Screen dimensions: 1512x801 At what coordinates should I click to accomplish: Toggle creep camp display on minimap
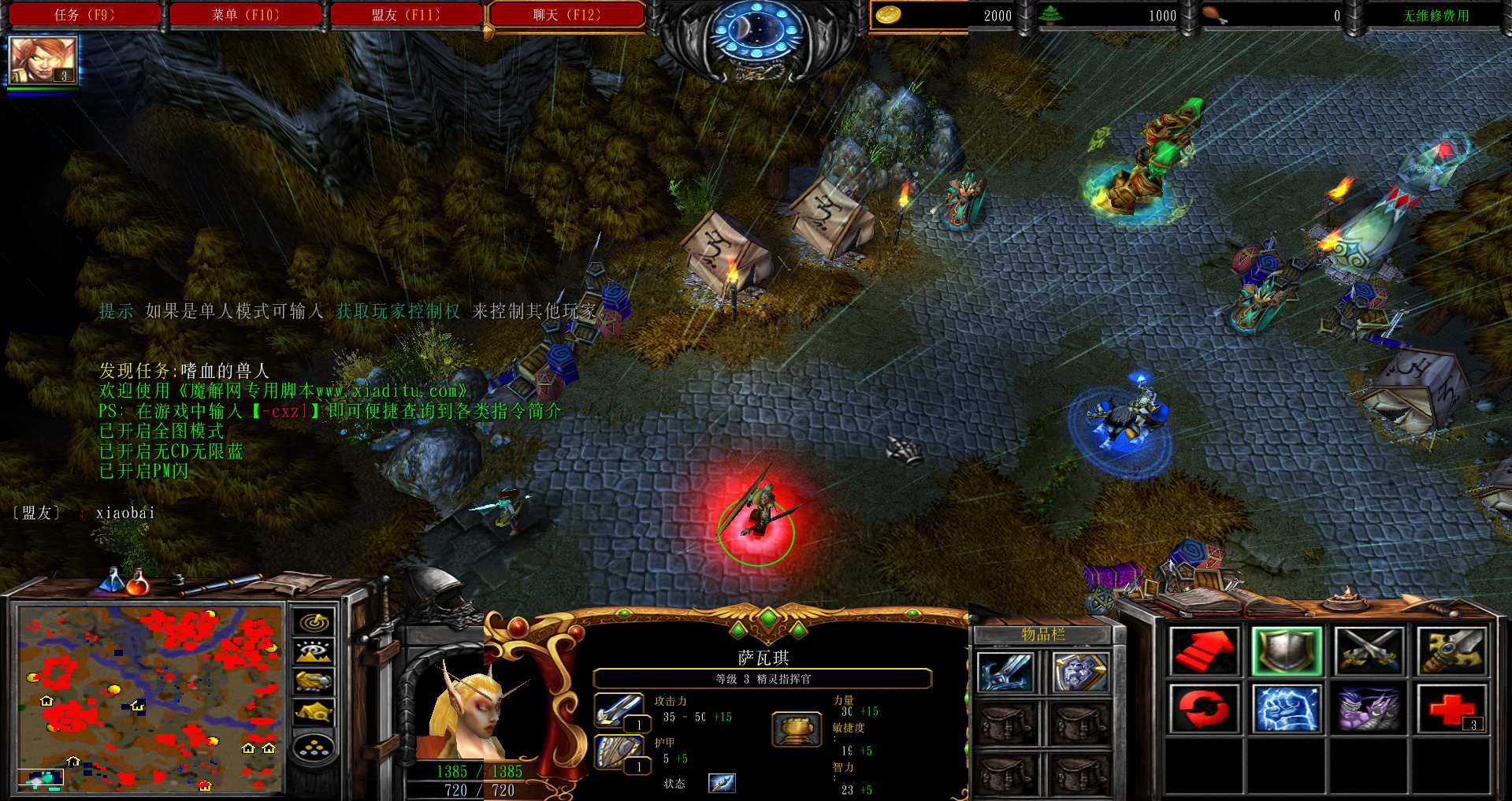tap(314, 712)
